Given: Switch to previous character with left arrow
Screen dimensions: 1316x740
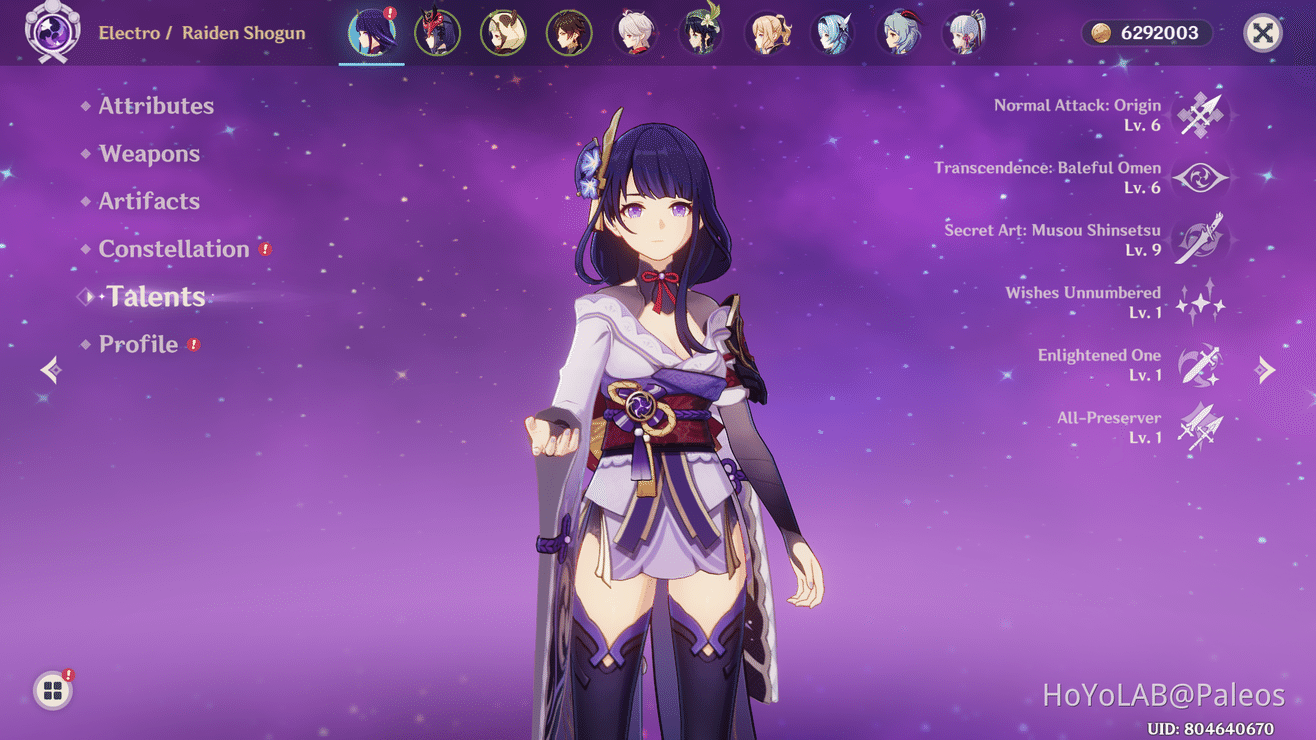Looking at the screenshot, I should pos(51,370).
